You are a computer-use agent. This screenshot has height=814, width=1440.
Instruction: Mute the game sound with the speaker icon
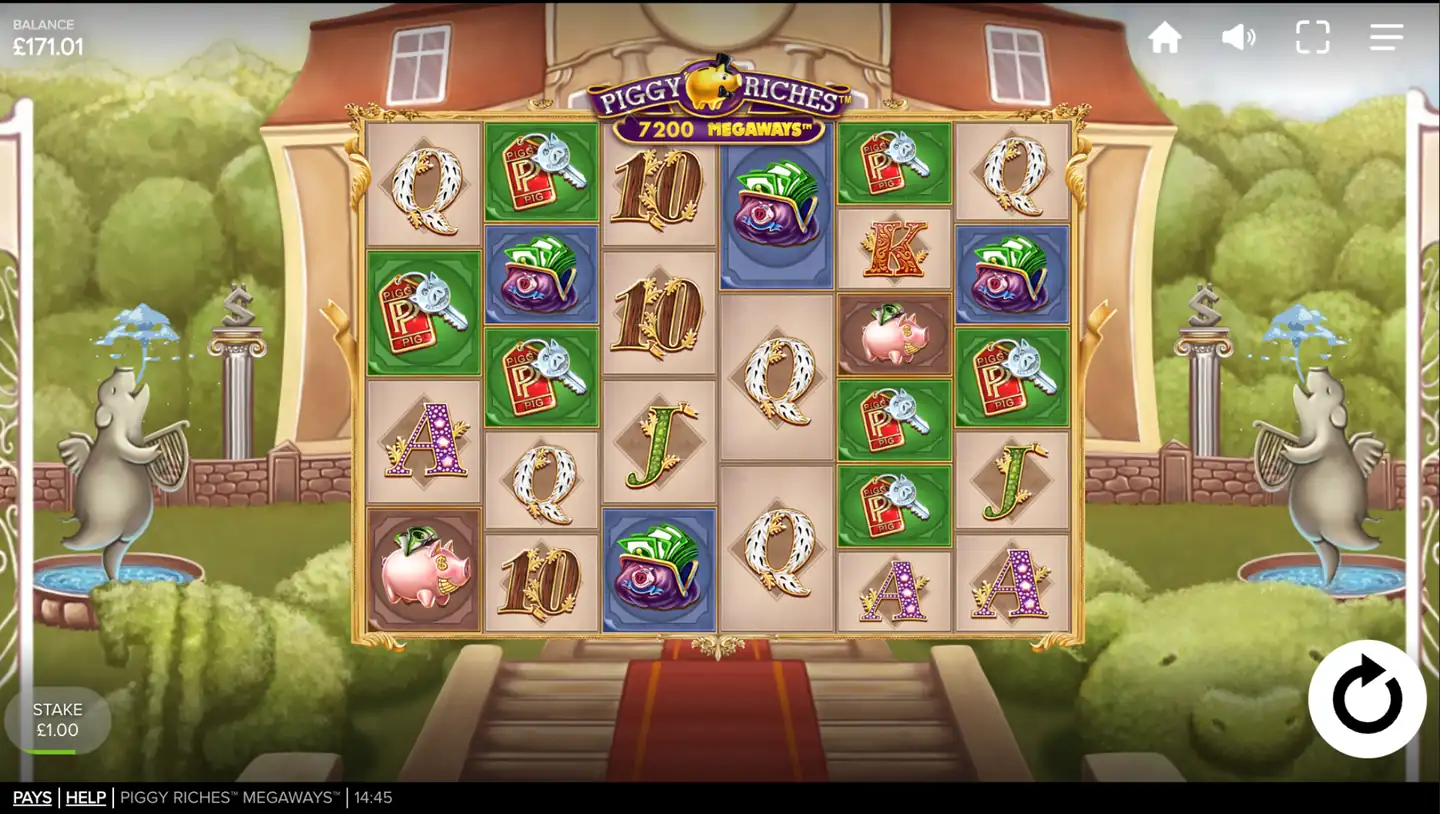pos(1239,37)
